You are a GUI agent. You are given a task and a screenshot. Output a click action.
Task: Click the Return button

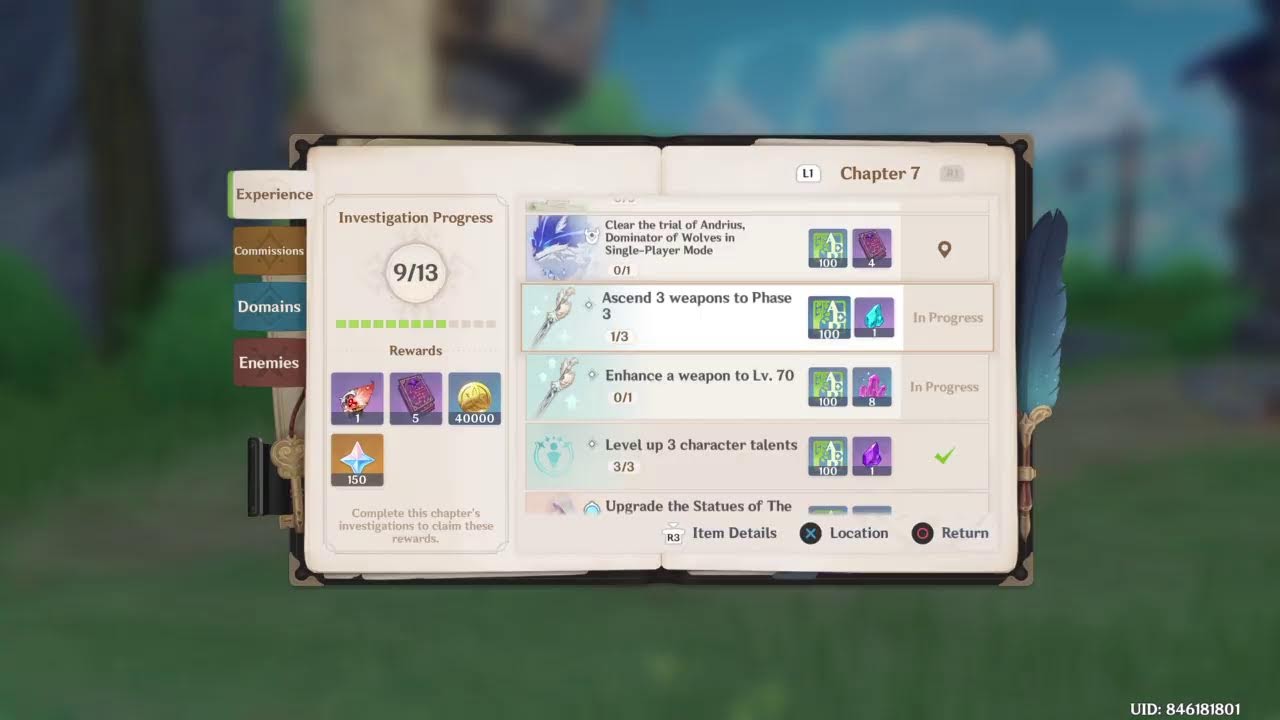point(950,533)
